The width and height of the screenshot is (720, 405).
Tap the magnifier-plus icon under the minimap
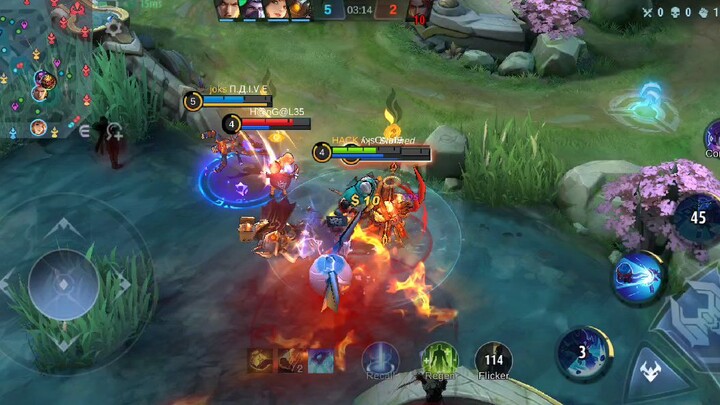pos(114,131)
